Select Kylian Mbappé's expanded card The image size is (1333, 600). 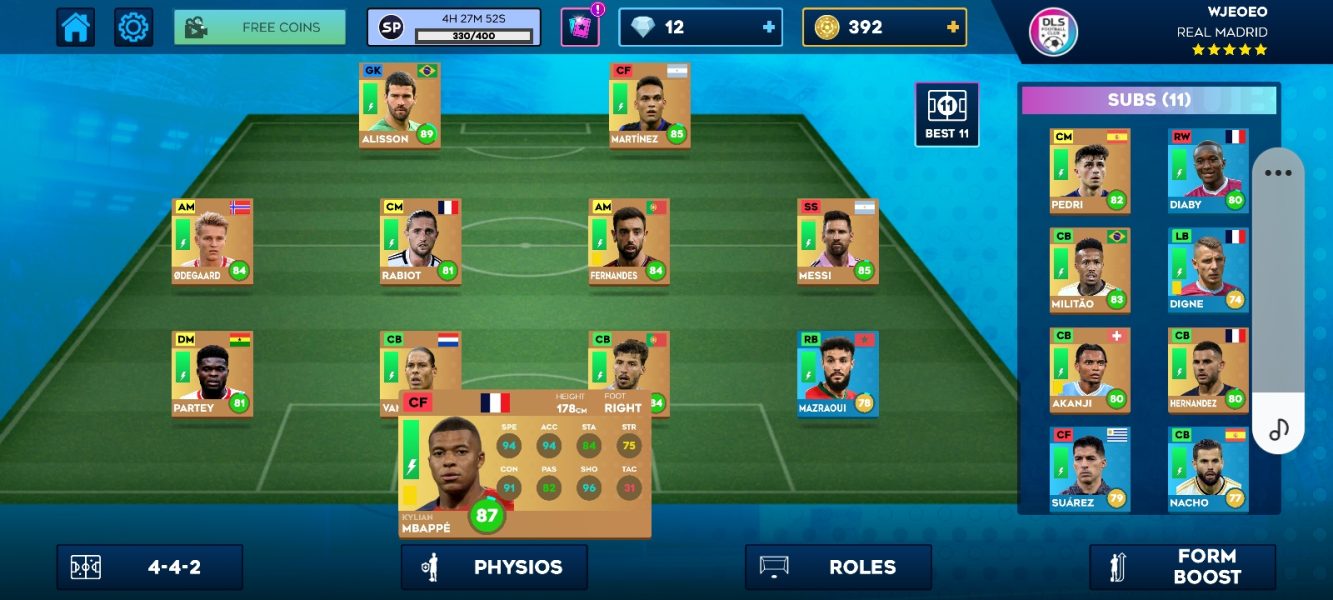click(x=524, y=465)
